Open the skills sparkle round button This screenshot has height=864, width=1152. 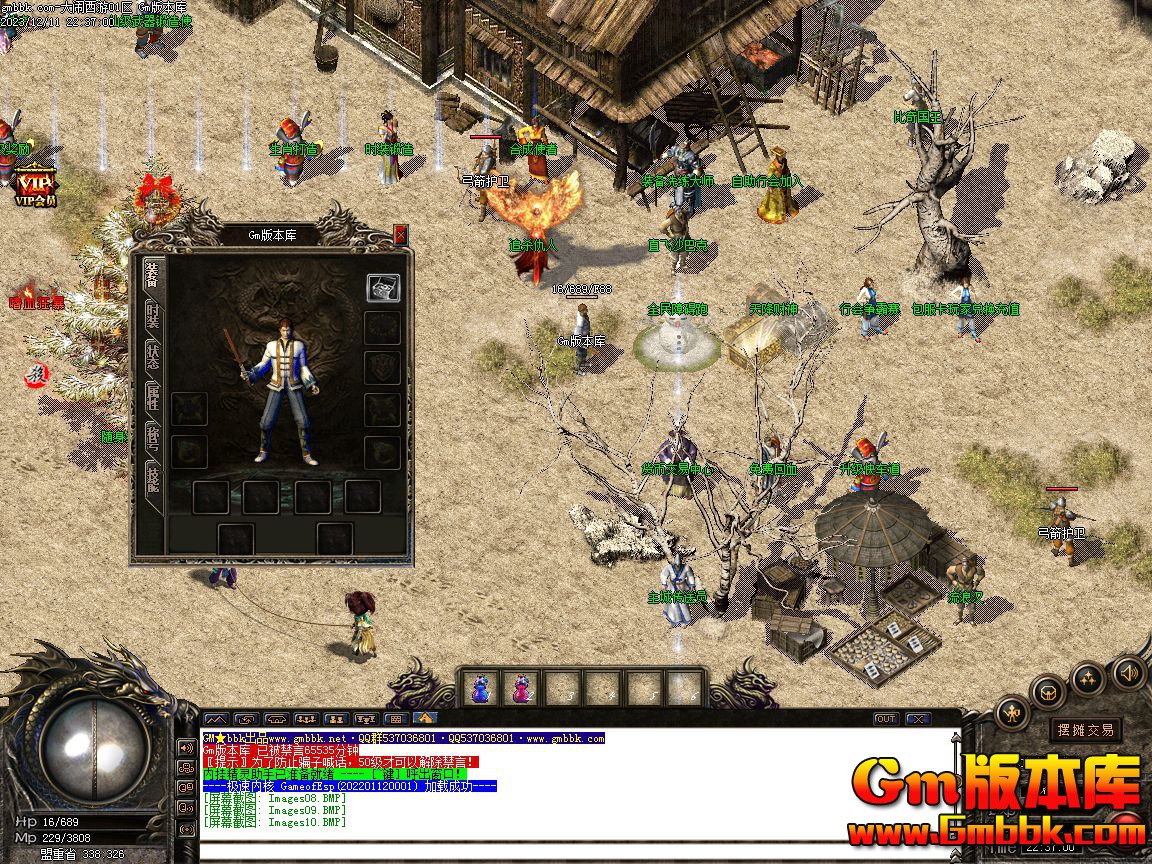tap(1087, 679)
